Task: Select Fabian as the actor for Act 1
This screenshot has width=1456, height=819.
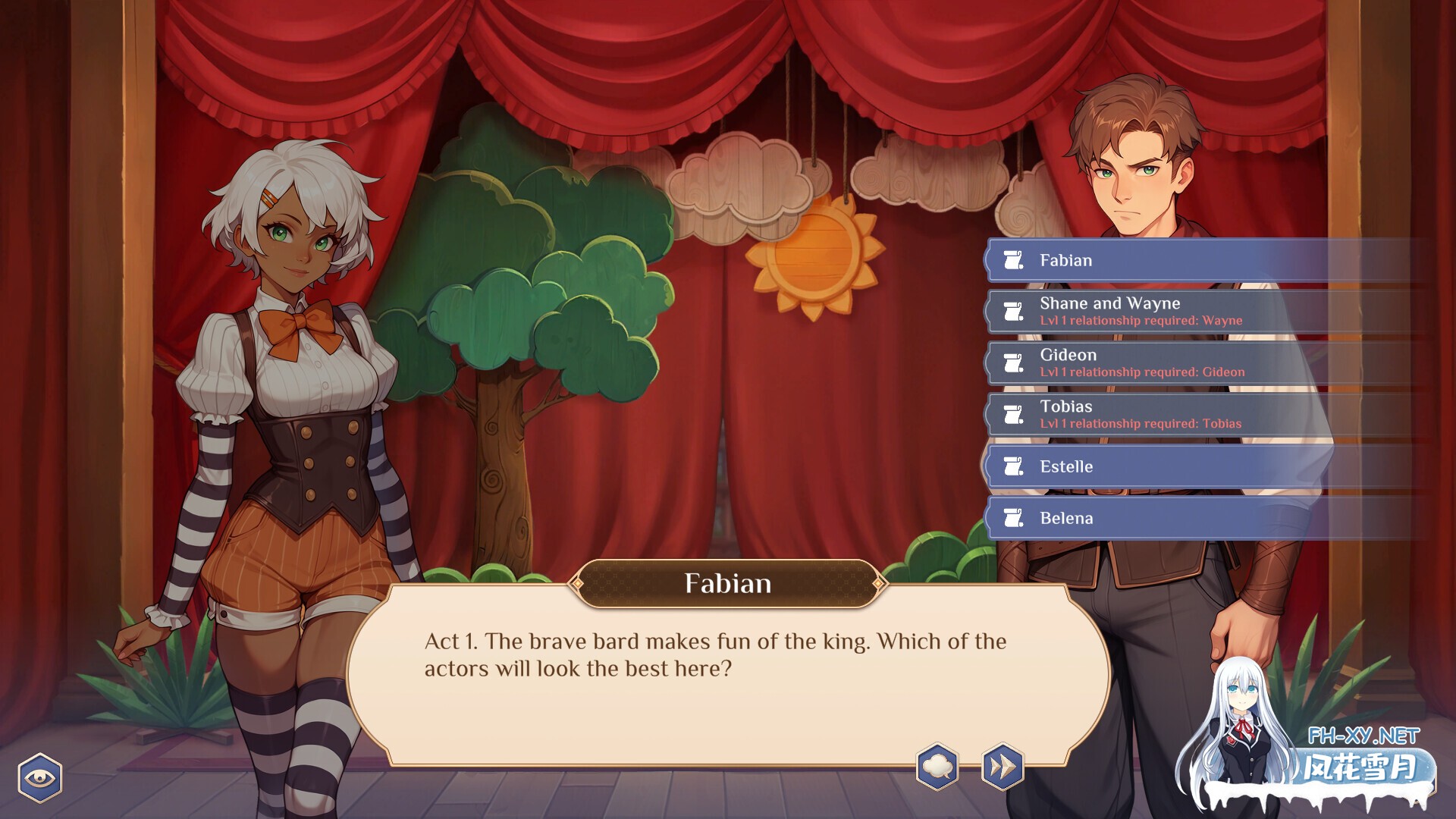Action: pyautogui.click(x=1137, y=259)
